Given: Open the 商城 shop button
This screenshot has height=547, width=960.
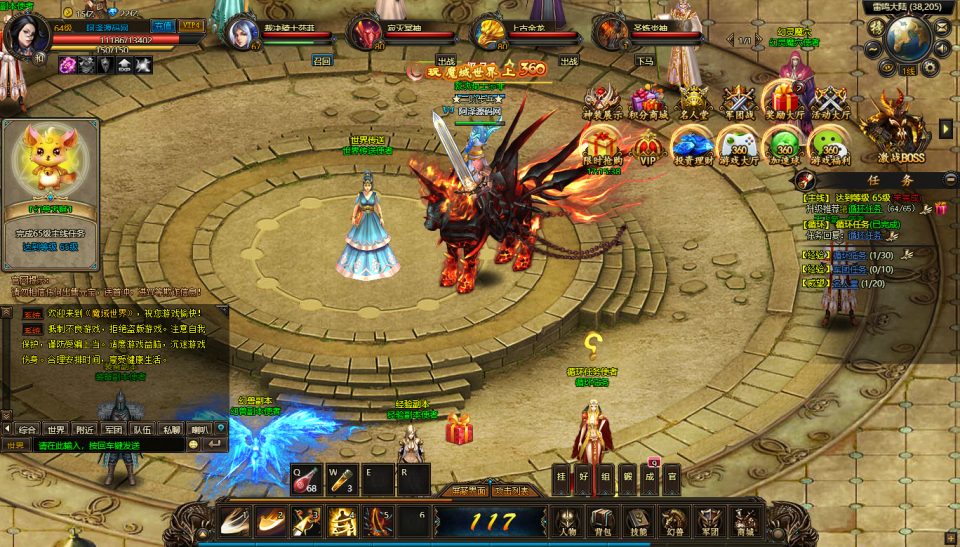Looking at the screenshot, I should tap(743, 521).
